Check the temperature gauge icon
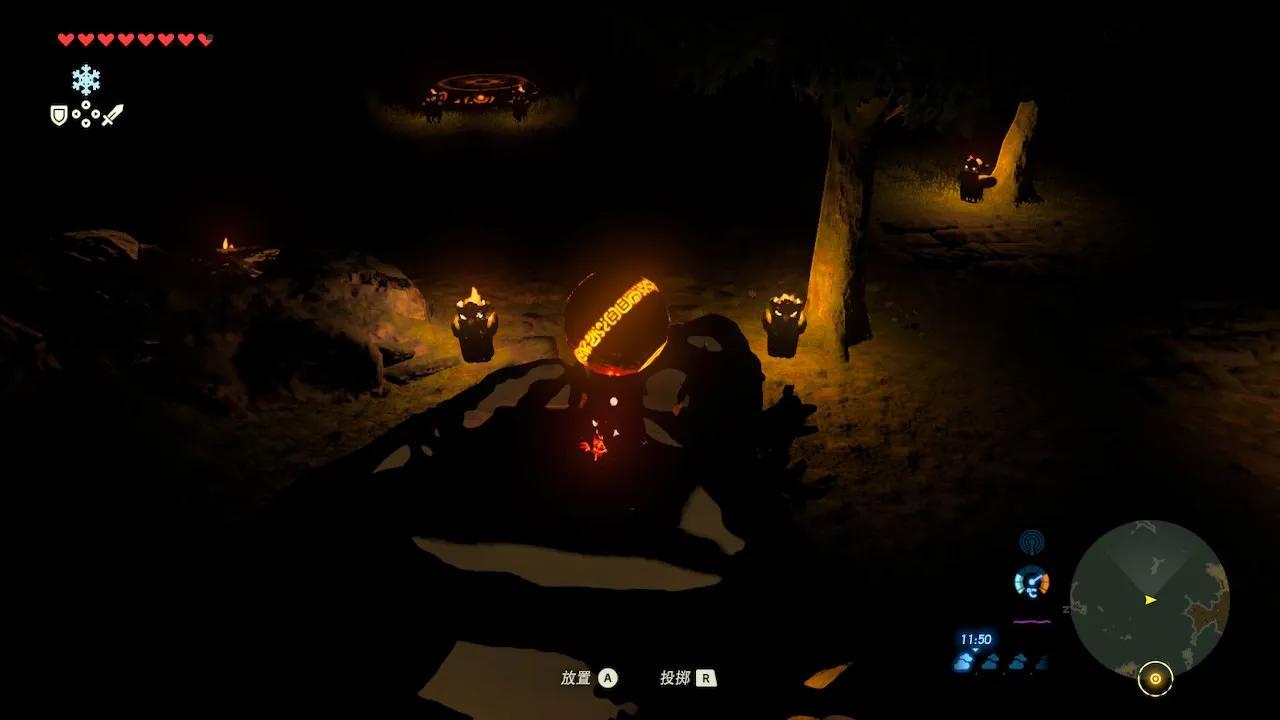 point(1031,582)
